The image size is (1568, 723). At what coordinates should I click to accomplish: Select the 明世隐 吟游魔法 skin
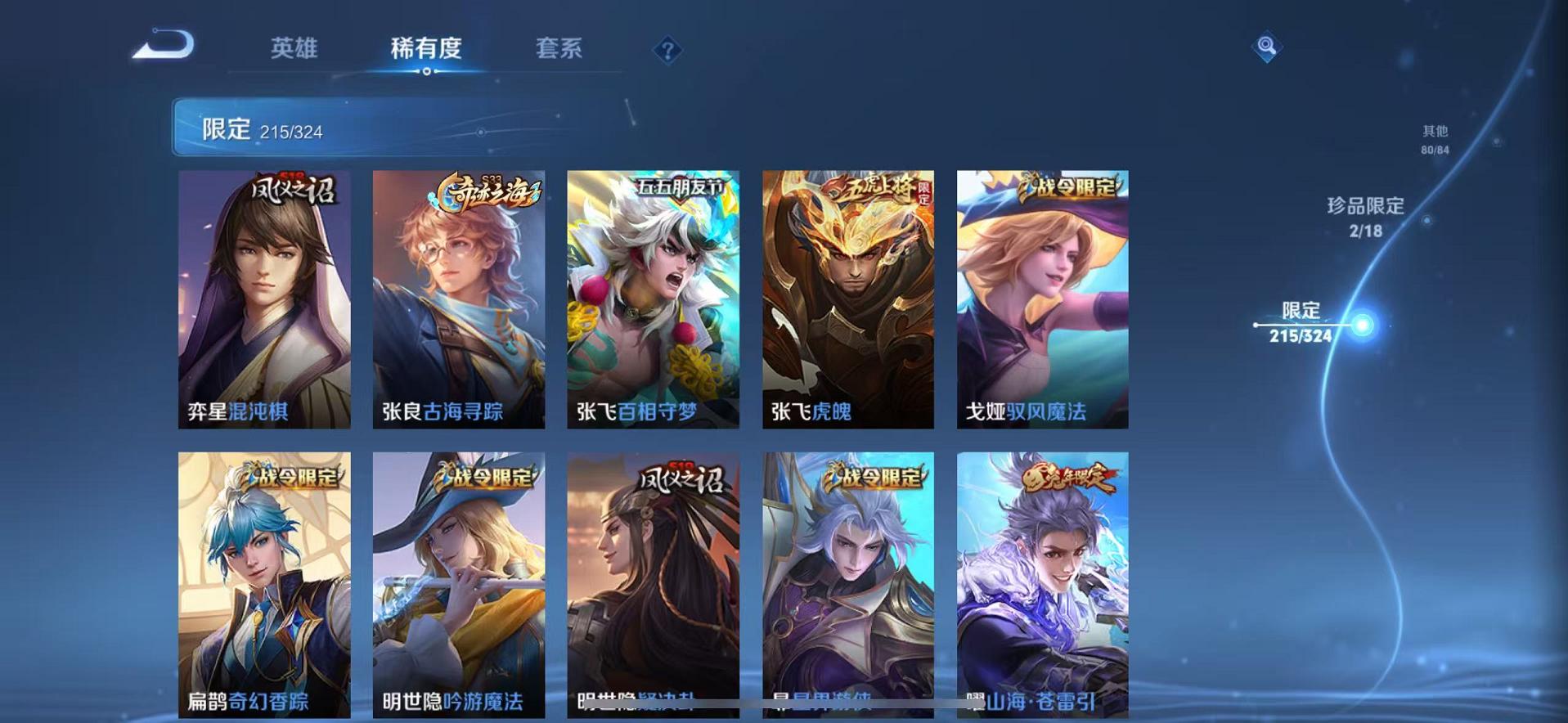pyautogui.click(x=458, y=585)
